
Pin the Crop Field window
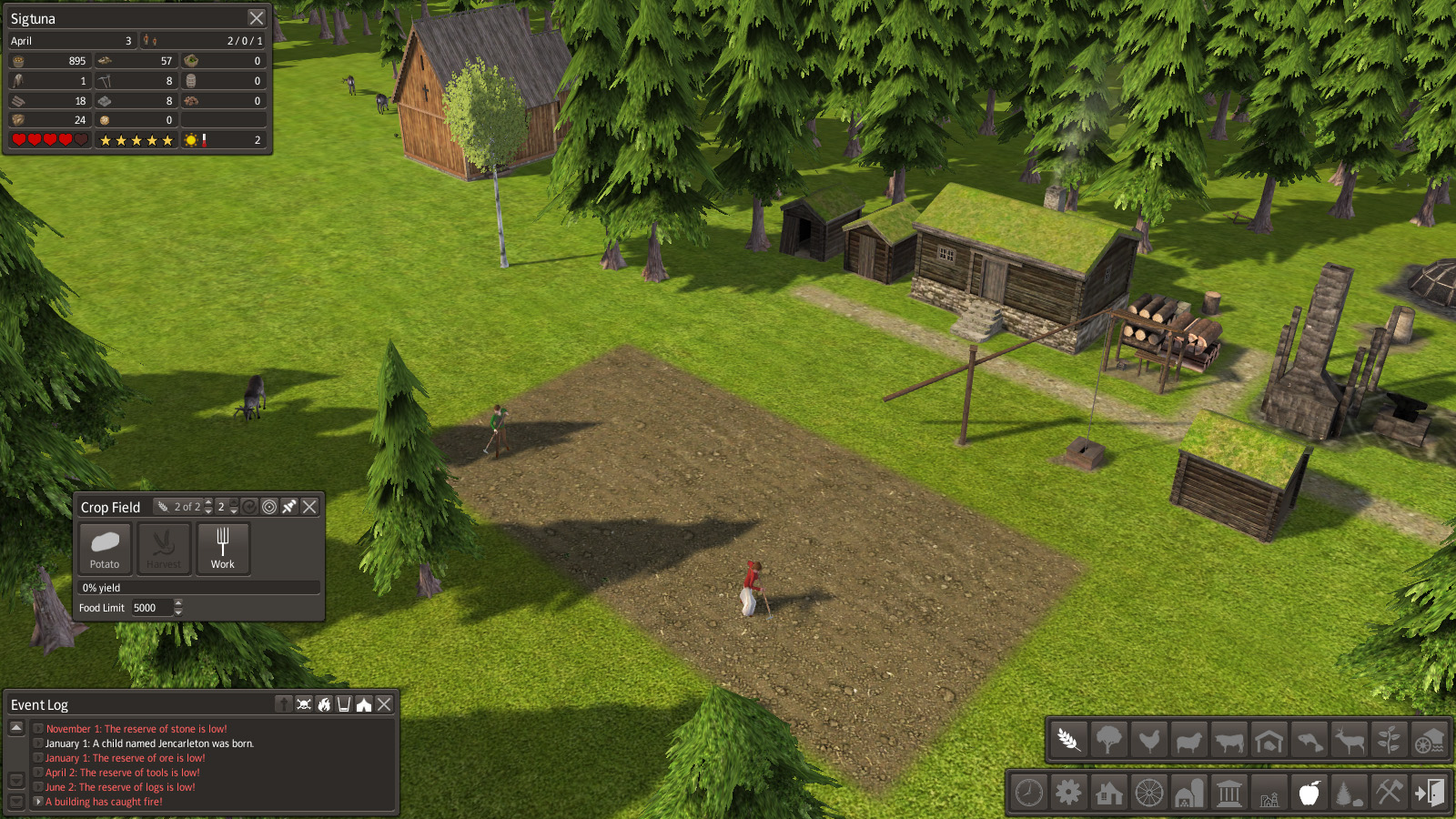[x=289, y=507]
